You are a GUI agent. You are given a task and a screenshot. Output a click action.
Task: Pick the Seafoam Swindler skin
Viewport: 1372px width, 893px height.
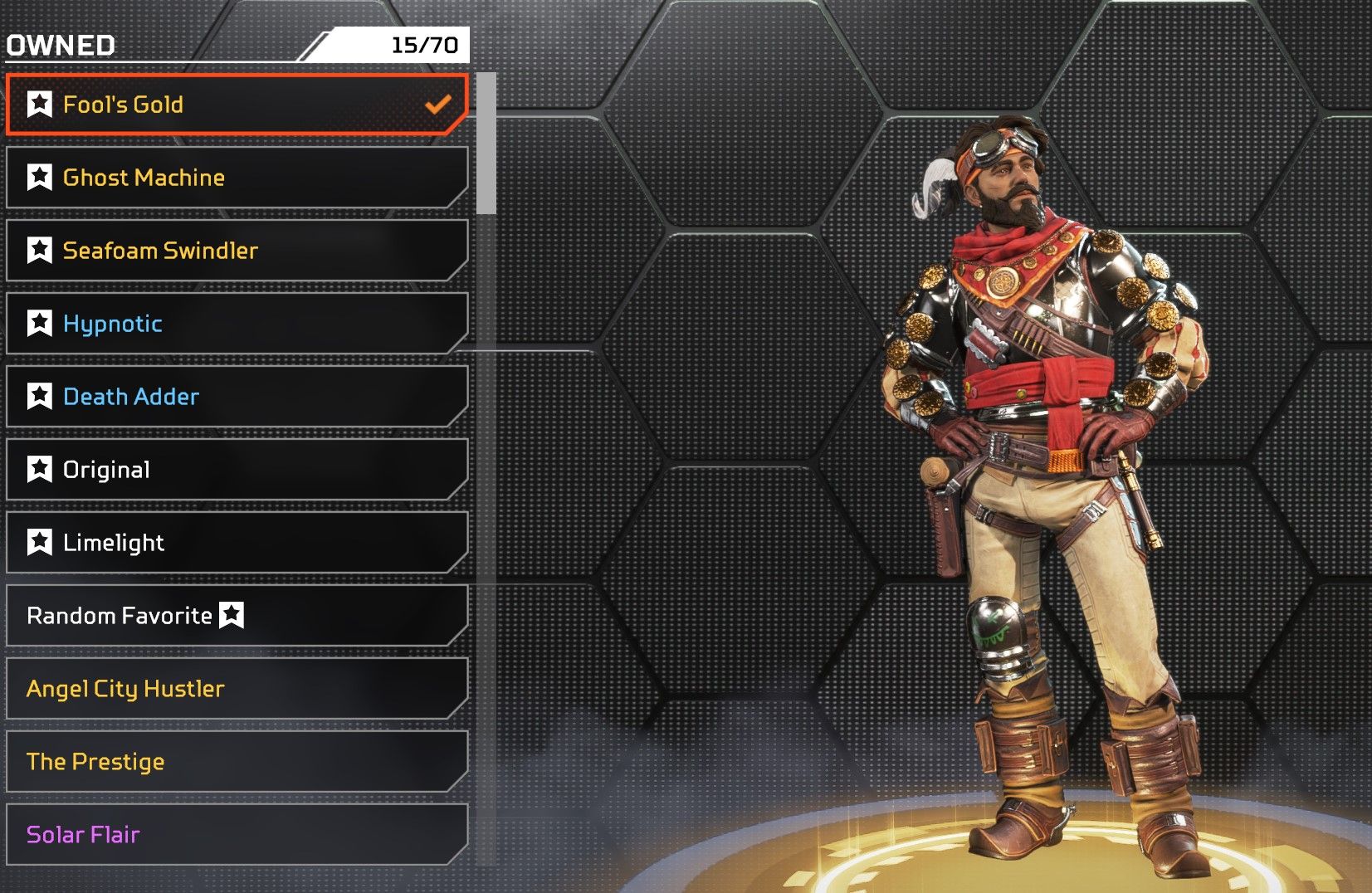coord(237,251)
